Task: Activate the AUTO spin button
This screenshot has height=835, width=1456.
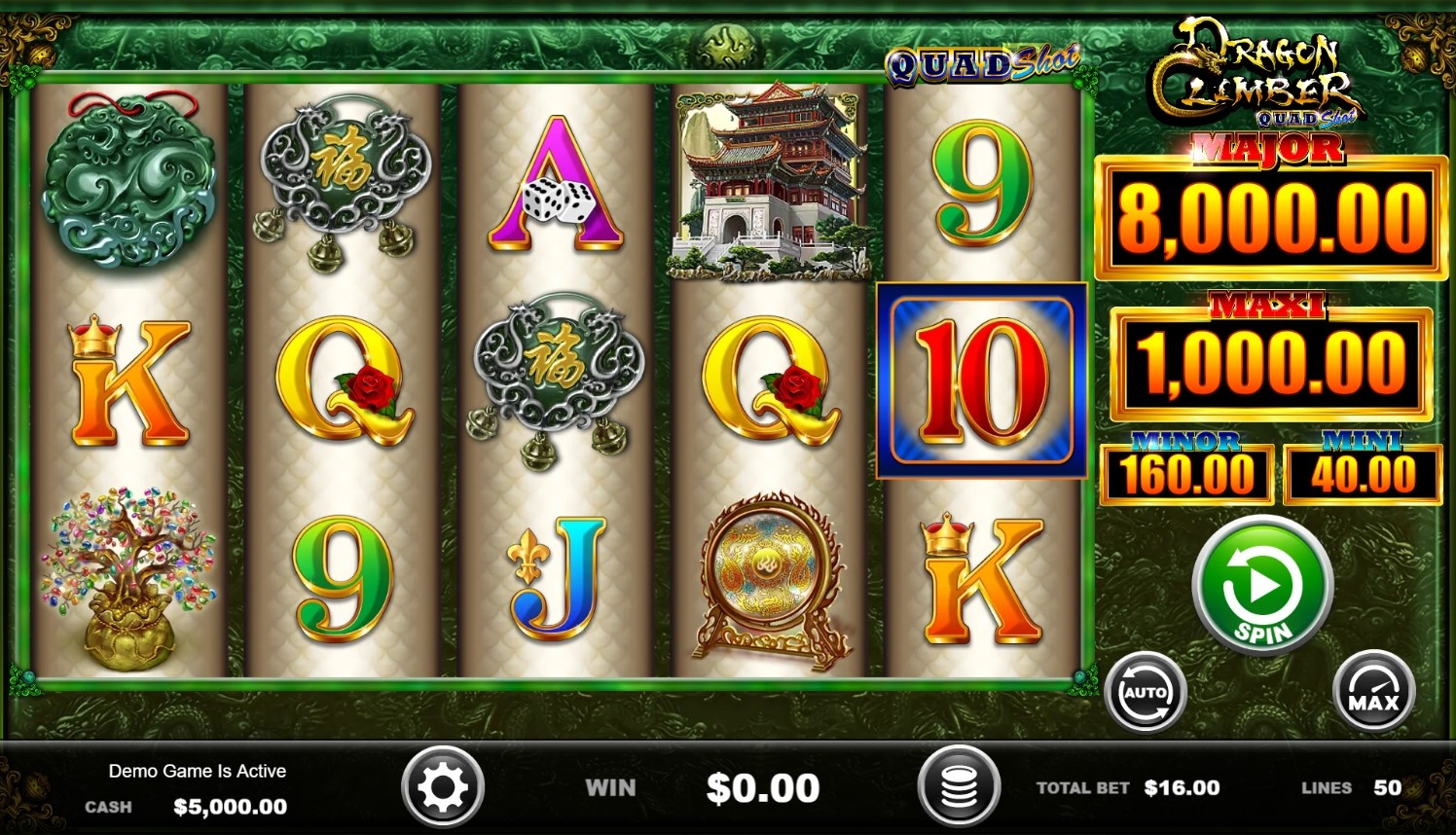Action: click(1146, 693)
